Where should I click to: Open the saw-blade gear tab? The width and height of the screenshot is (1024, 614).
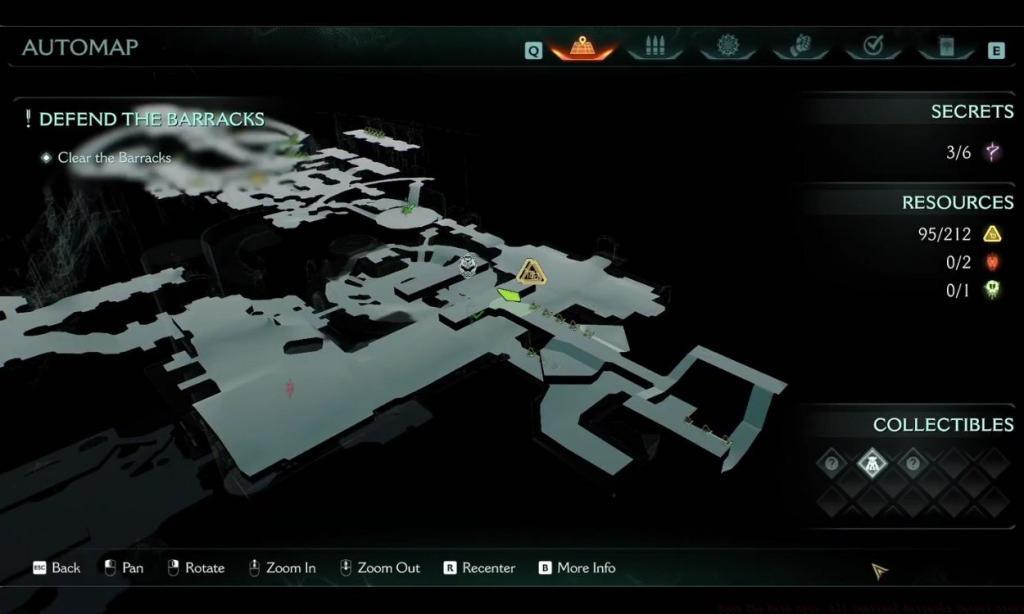[x=727, y=47]
